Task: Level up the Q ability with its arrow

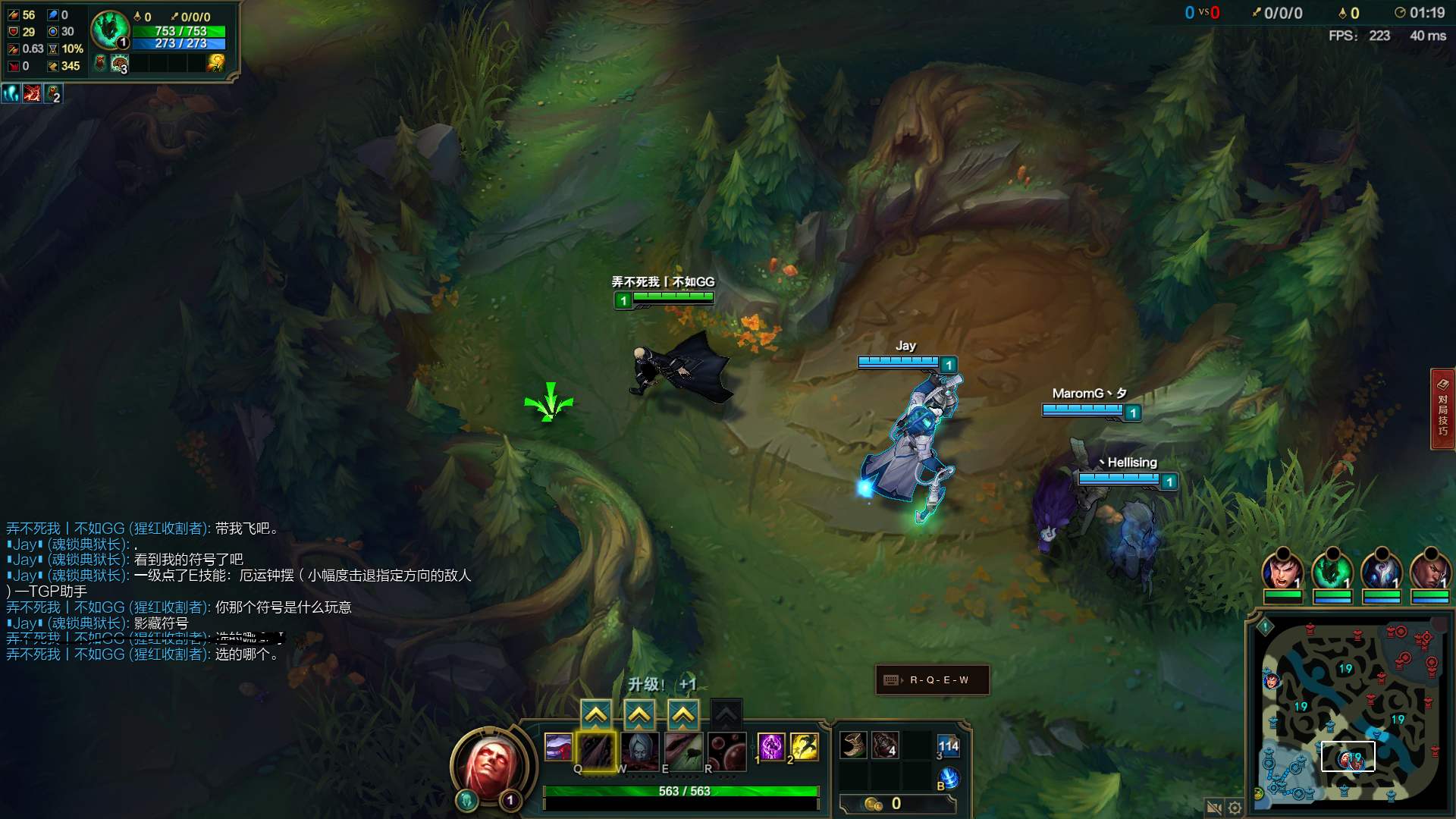Action: pyautogui.click(x=596, y=714)
